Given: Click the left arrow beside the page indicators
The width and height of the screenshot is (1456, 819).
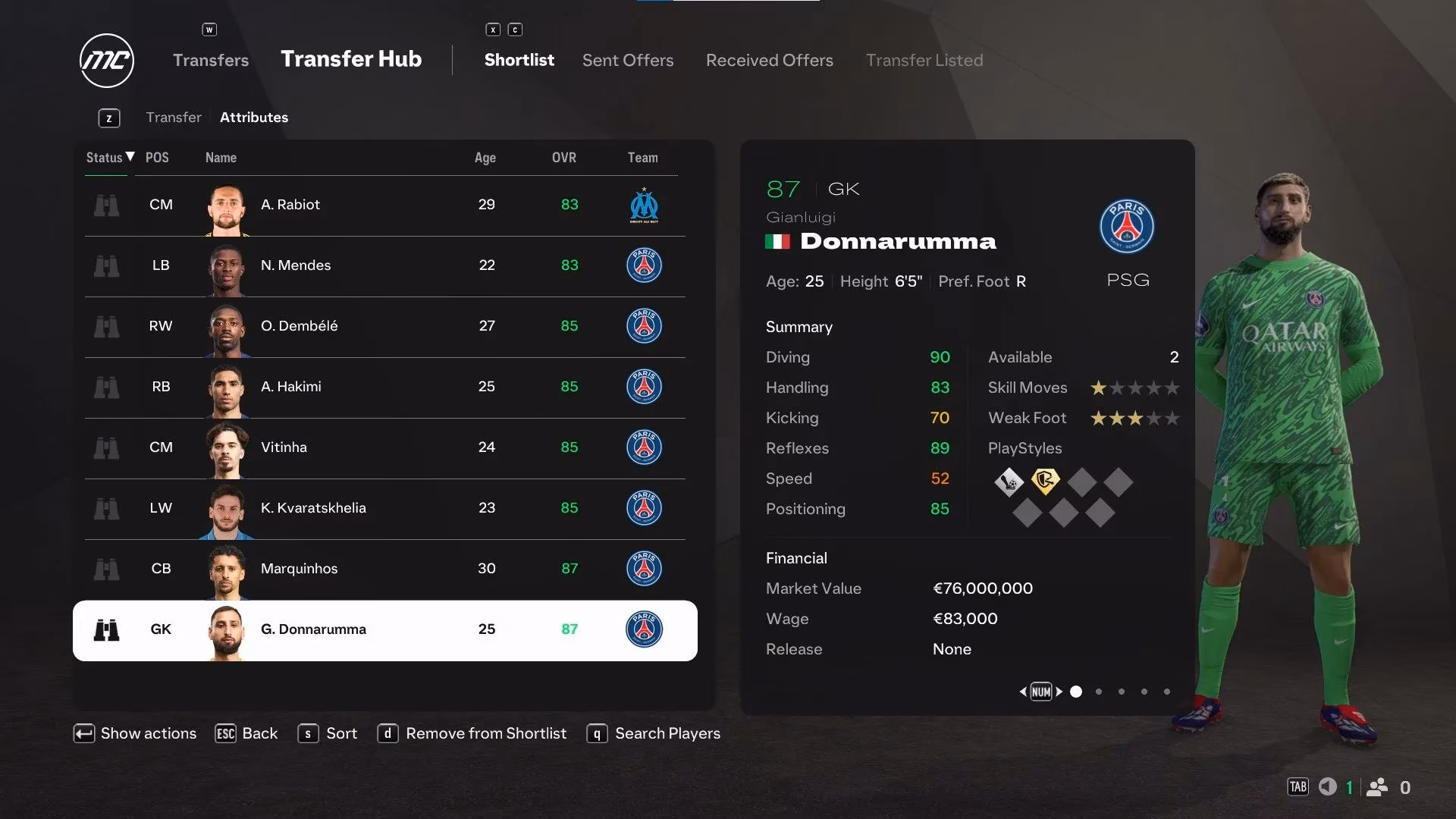Looking at the screenshot, I should [x=1025, y=692].
